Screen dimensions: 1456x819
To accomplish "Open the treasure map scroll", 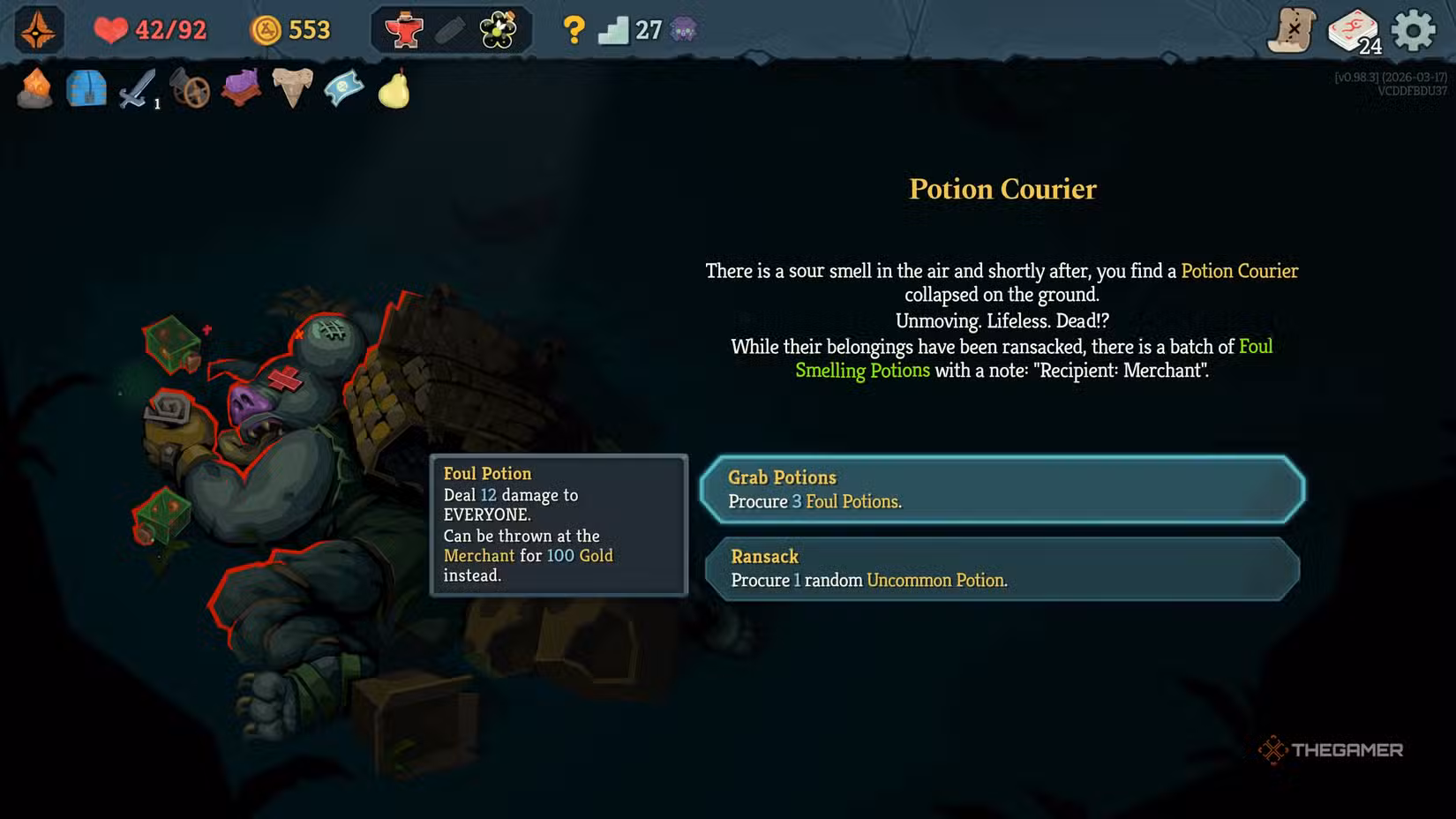I will (1292, 31).
